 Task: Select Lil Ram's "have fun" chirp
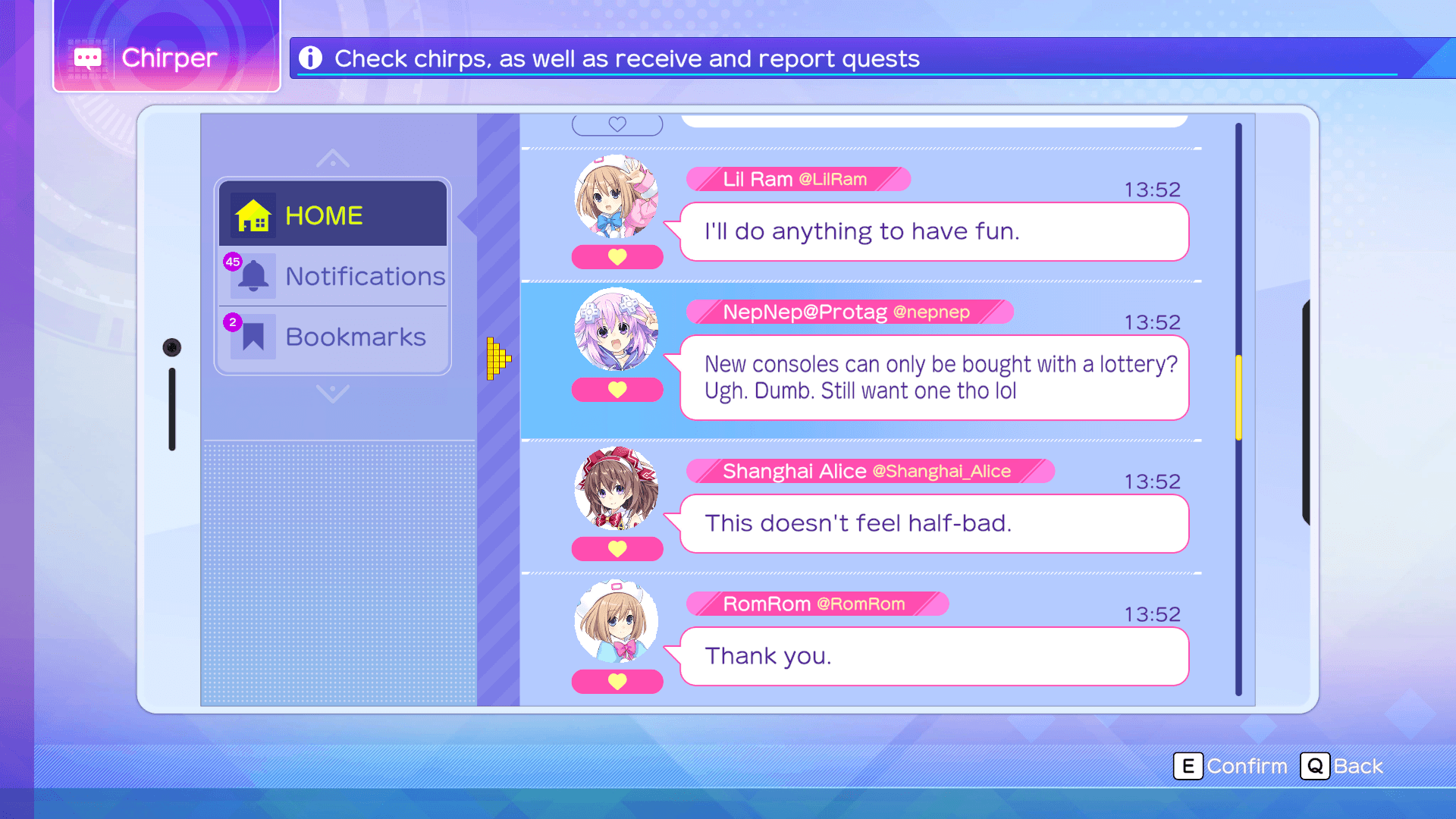934,232
